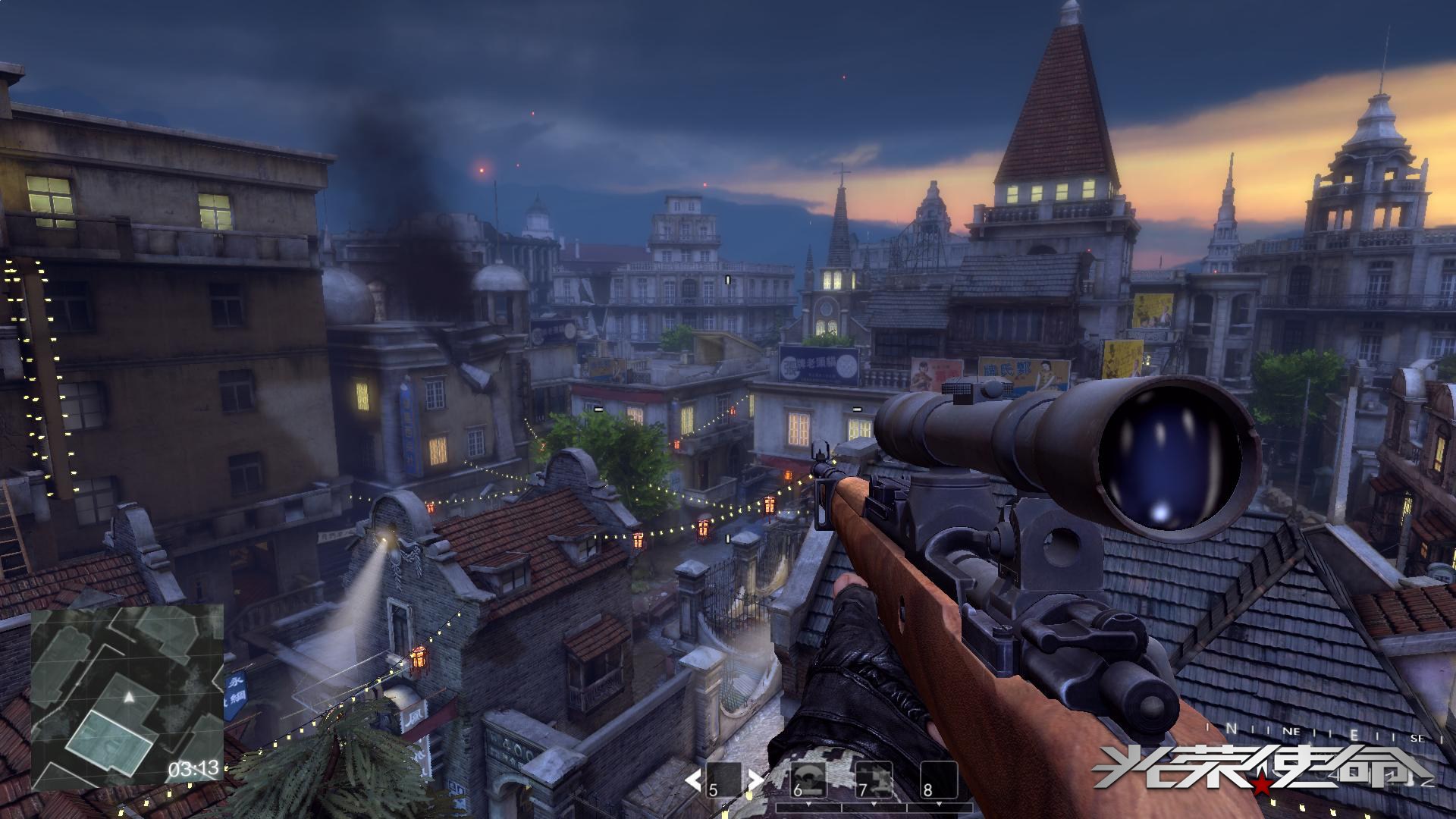Select hotbar slot 5
The image size is (1456, 819).
[x=724, y=779]
